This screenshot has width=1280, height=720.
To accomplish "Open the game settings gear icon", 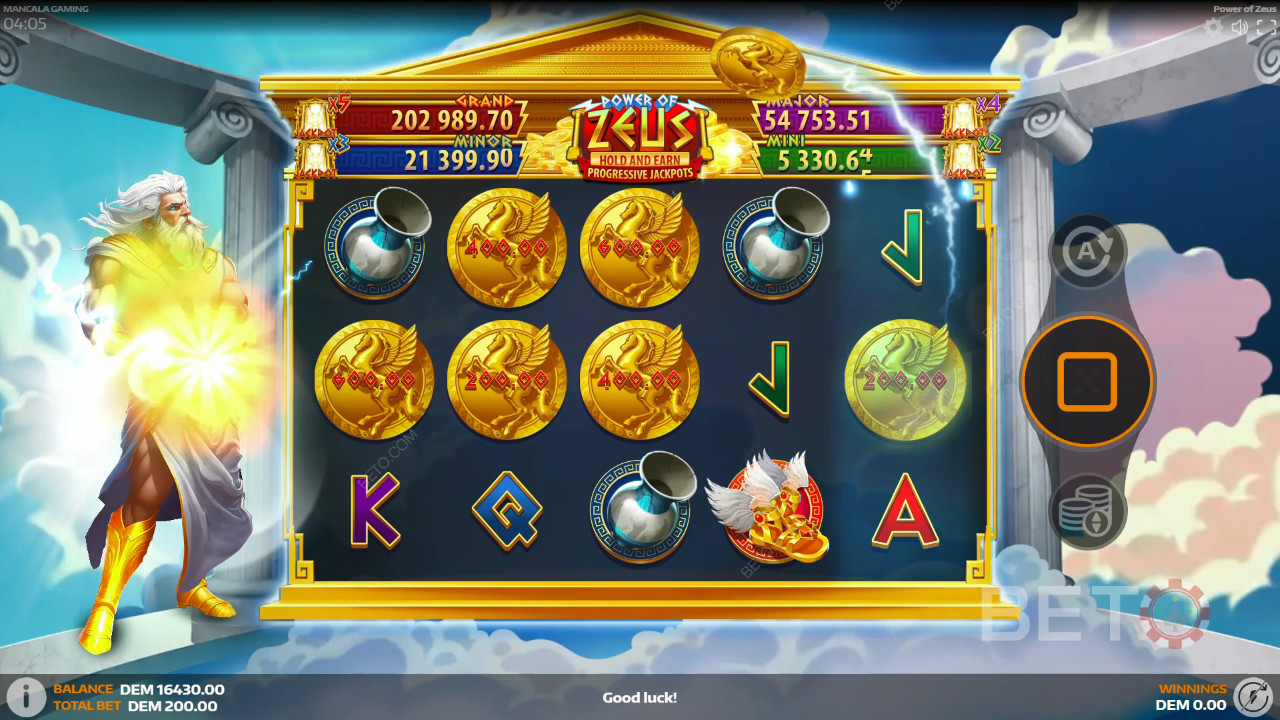I will (1214, 28).
